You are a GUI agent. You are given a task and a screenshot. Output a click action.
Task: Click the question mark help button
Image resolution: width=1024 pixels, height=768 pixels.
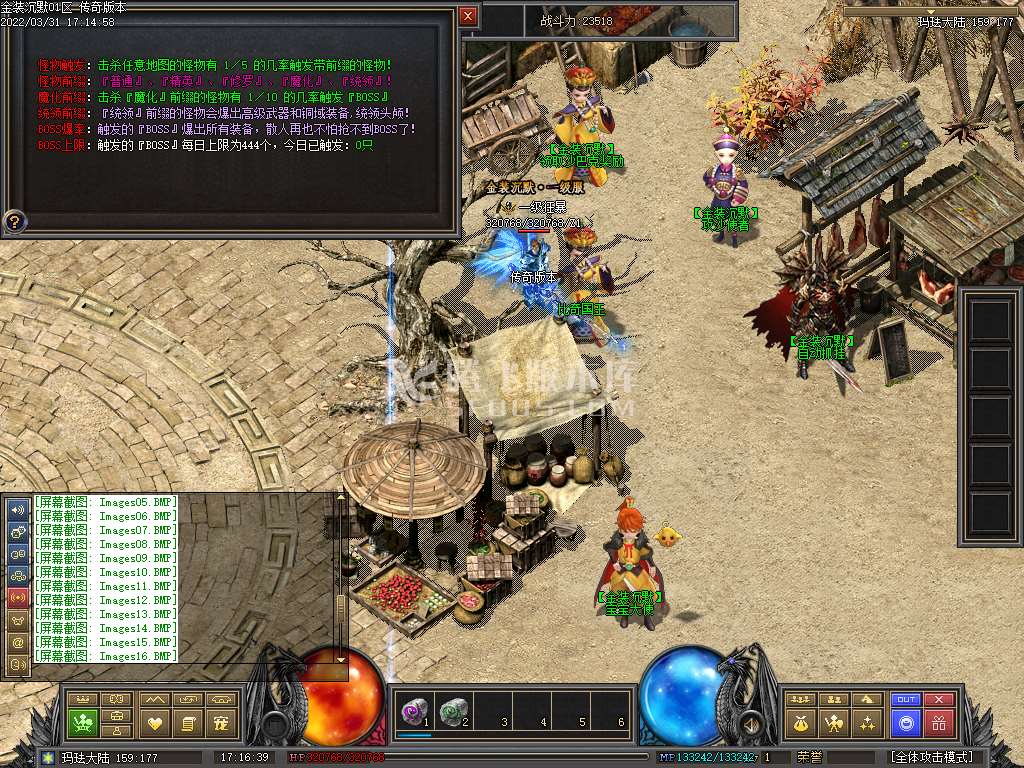tap(15, 221)
